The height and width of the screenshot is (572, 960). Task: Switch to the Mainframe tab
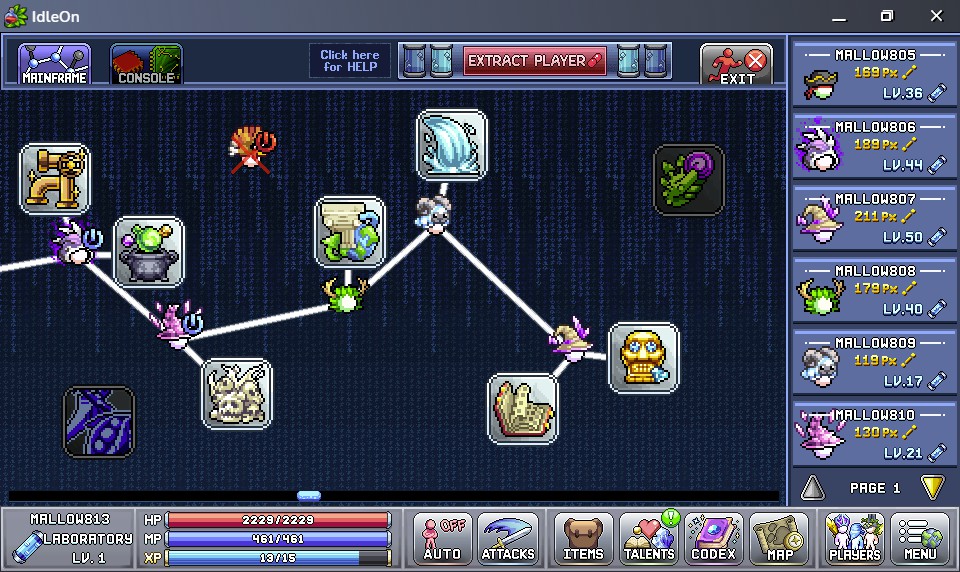[54, 63]
